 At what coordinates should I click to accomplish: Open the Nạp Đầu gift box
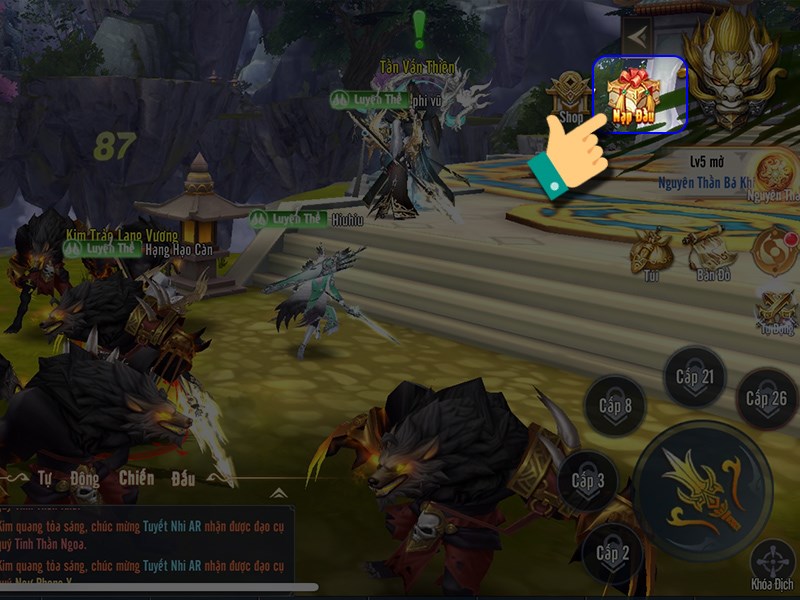(640, 94)
